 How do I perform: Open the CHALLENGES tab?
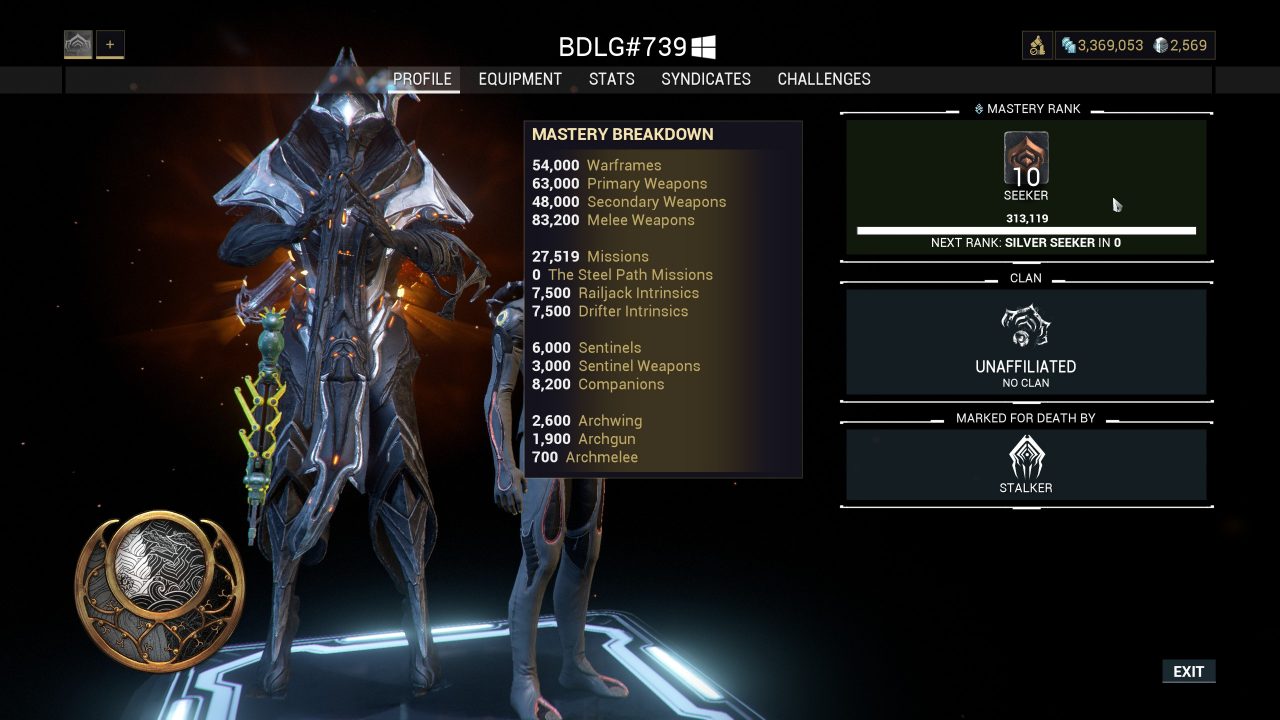(824, 79)
